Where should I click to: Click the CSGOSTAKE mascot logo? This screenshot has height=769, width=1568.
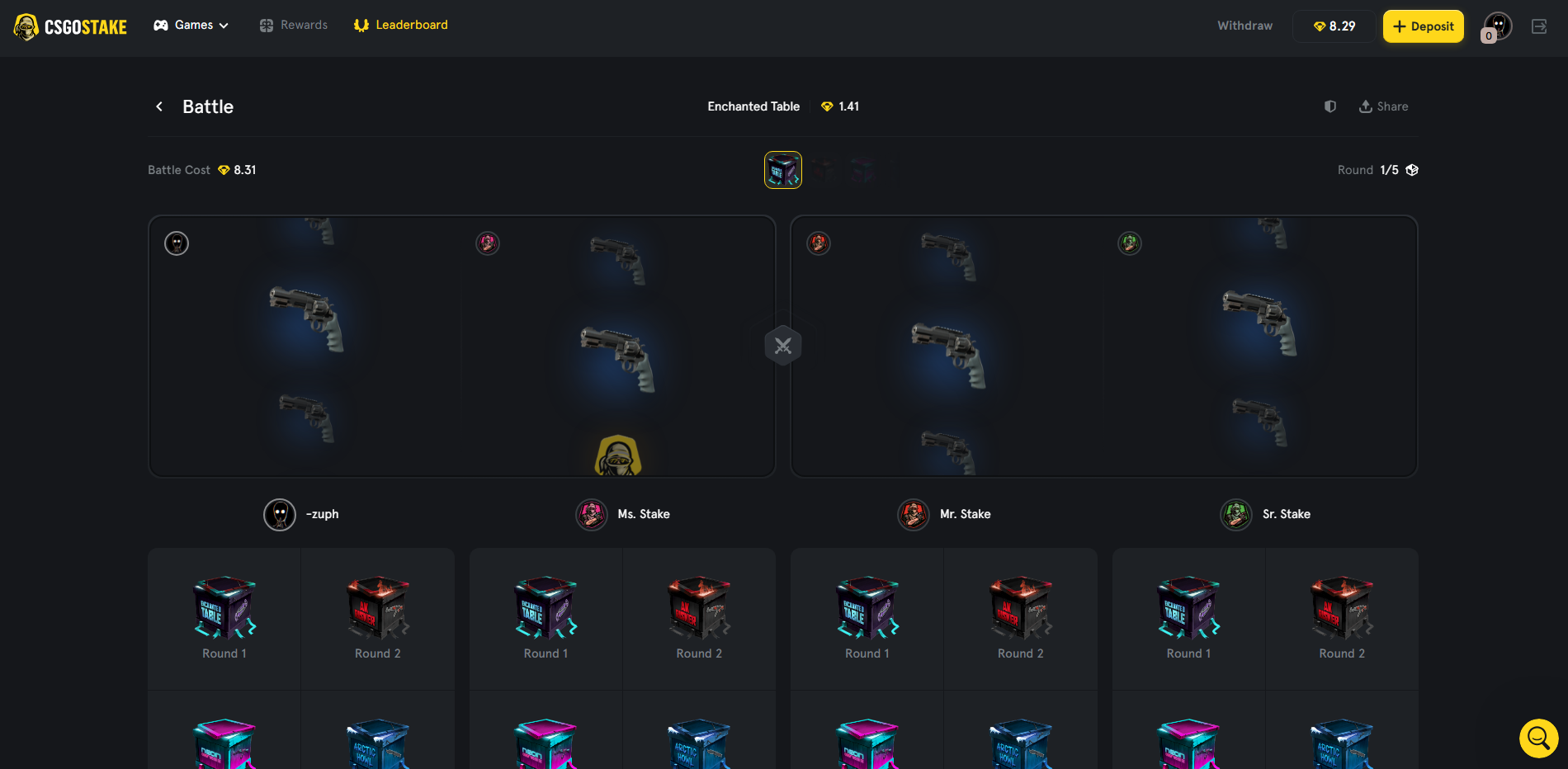click(27, 26)
